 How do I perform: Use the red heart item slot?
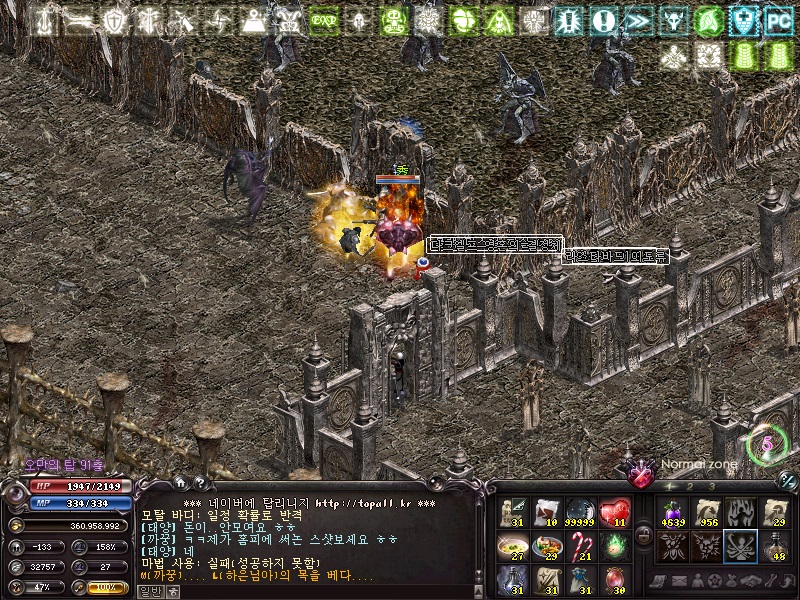616,512
